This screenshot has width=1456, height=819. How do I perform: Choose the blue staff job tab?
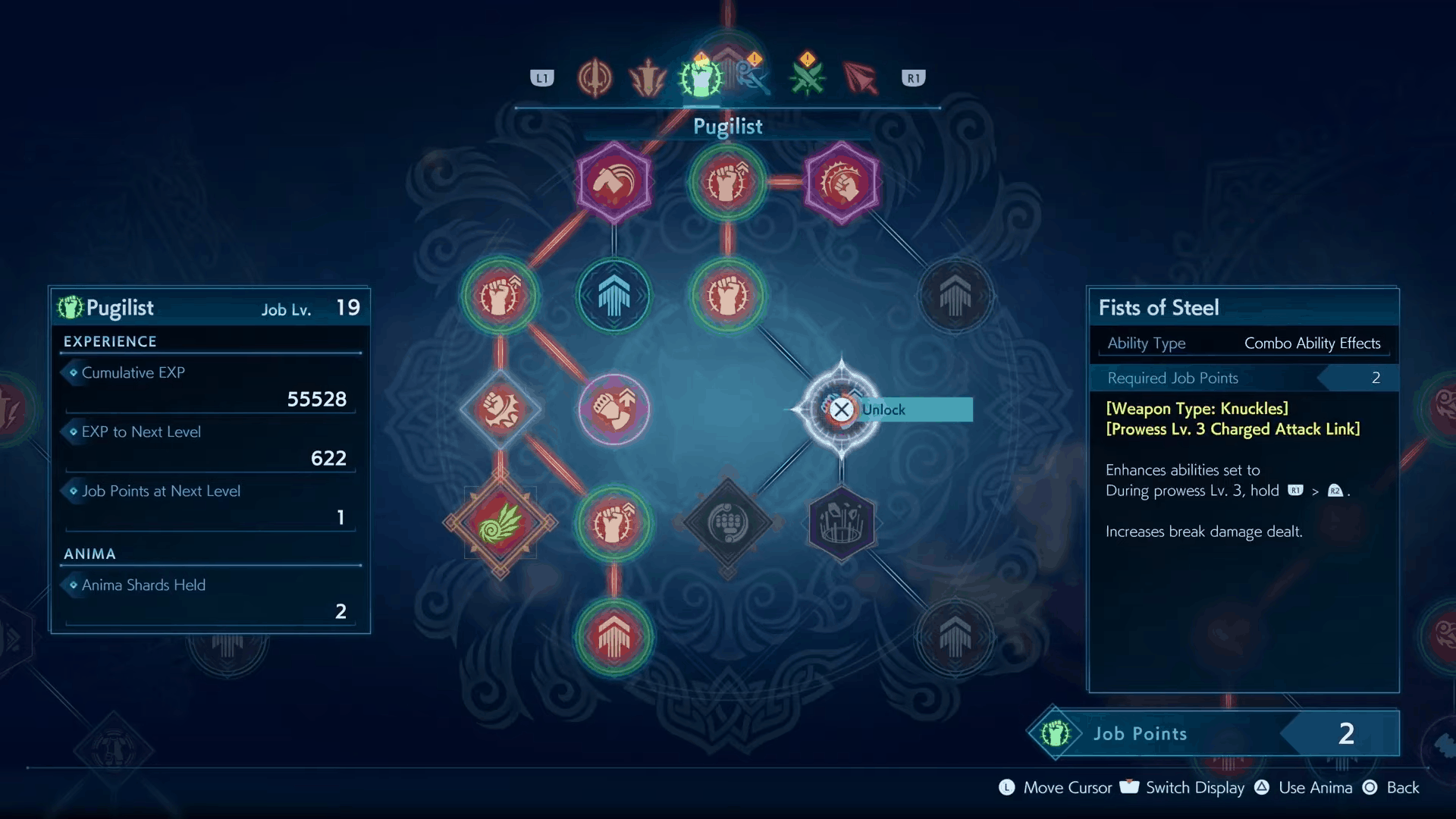click(752, 77)
